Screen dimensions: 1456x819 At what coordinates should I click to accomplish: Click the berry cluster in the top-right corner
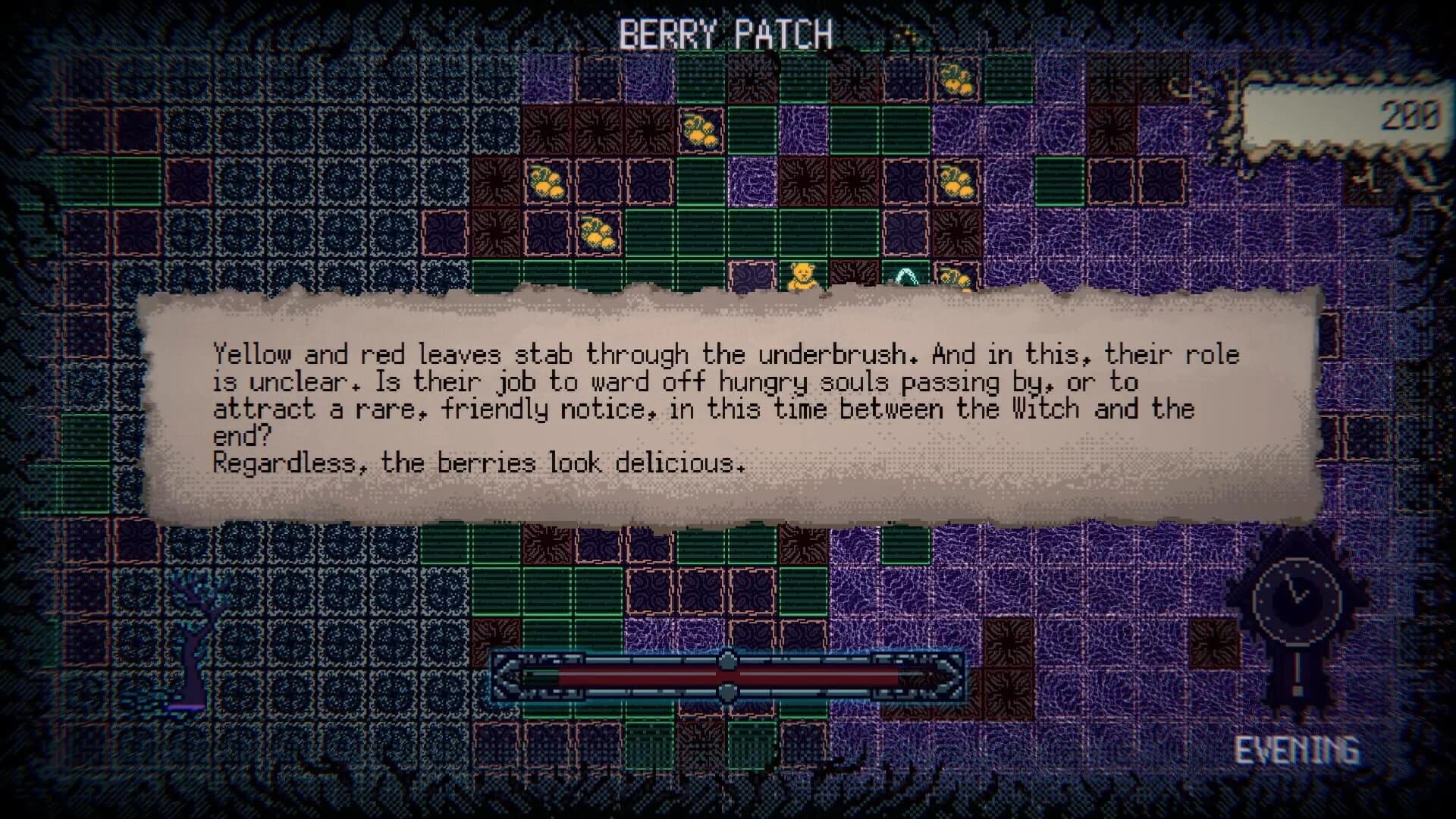pyautogui.click(x=957, y=80)
